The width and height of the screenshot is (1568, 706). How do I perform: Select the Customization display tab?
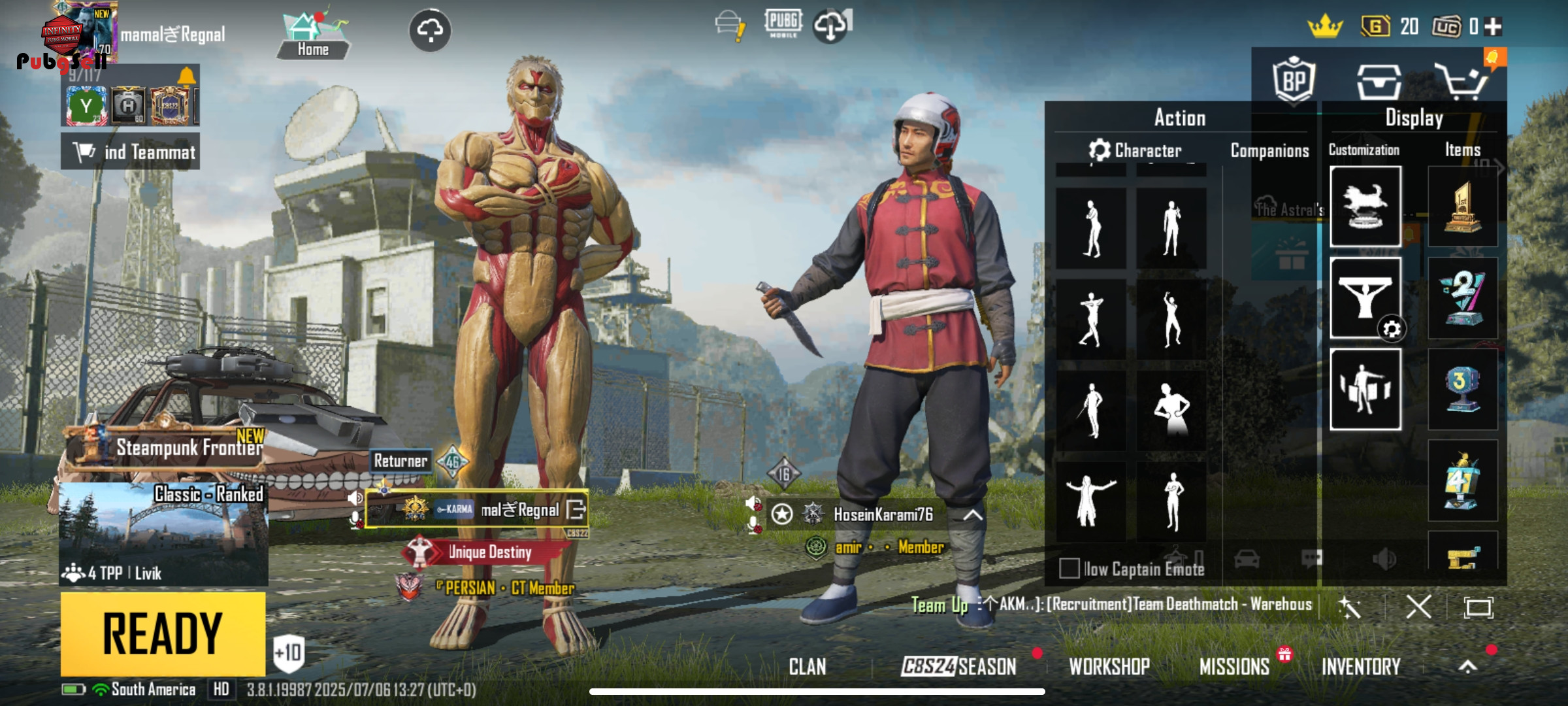[x=1364, y=150]
